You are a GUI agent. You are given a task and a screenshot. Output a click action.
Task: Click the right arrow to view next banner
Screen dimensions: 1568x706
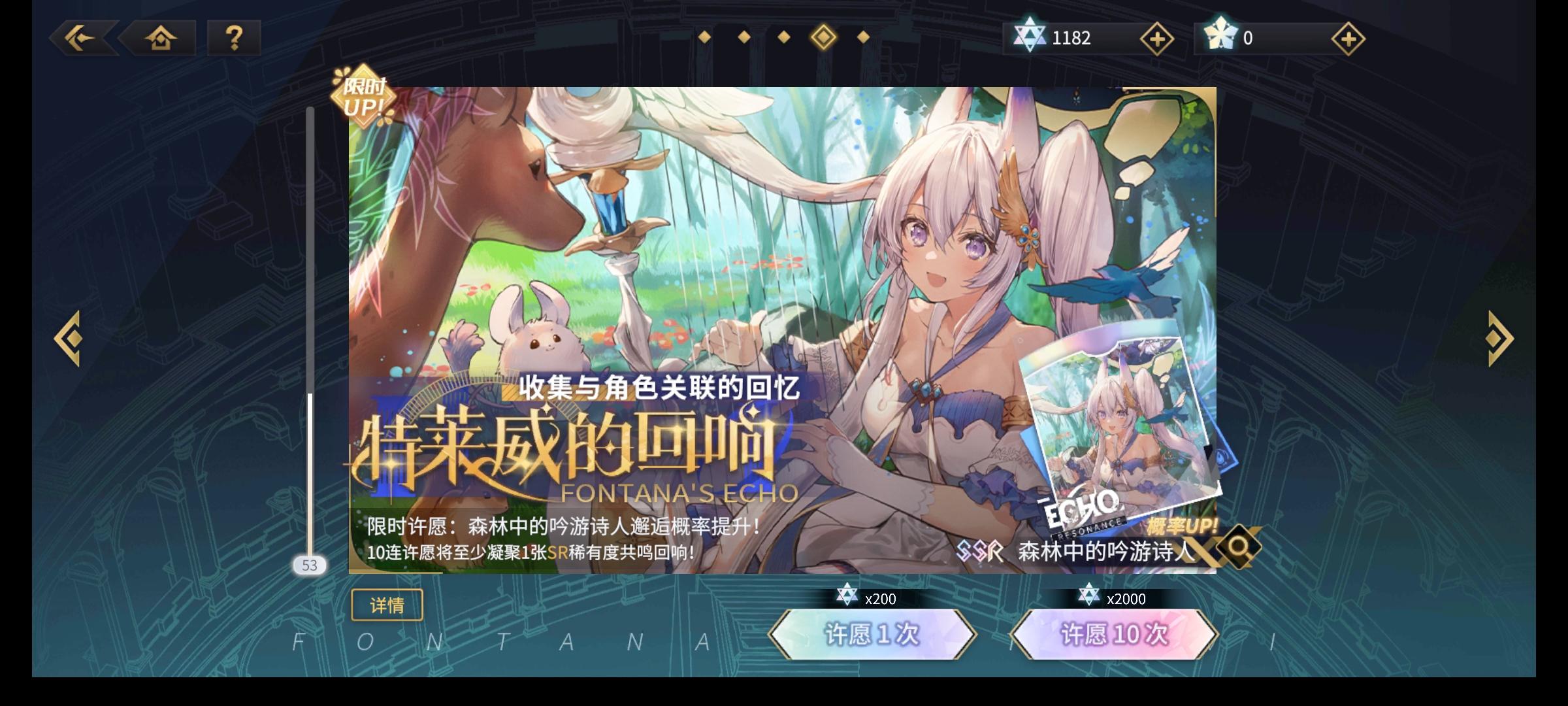(x=1499, y=337)
